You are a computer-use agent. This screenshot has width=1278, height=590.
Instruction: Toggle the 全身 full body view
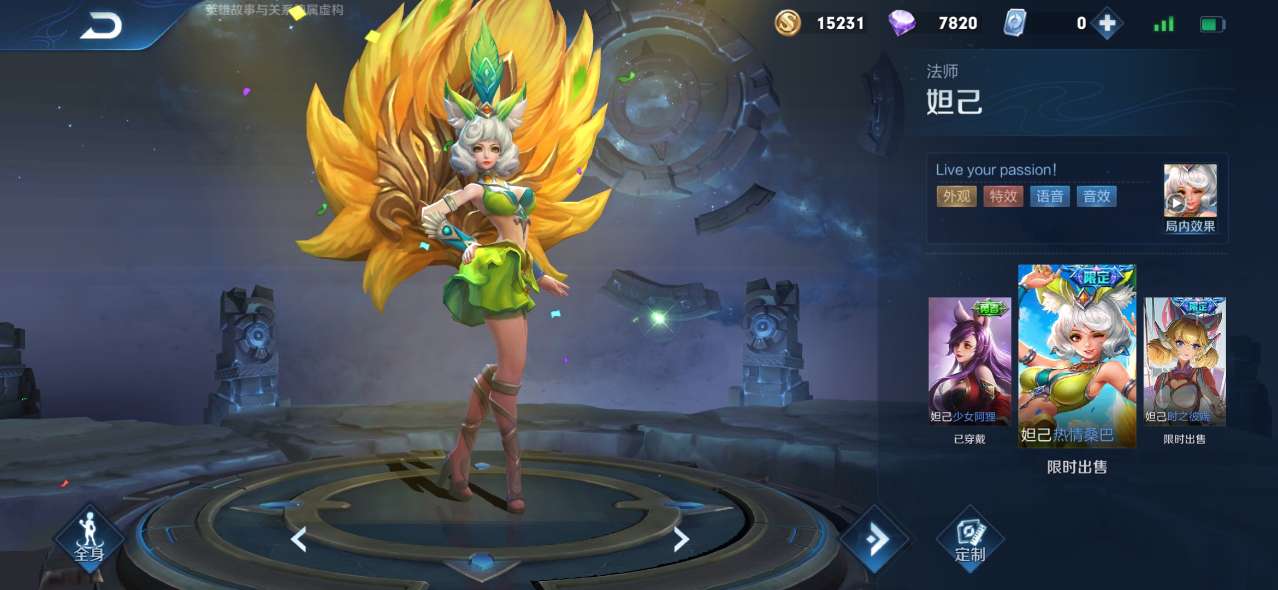[88, 538]
